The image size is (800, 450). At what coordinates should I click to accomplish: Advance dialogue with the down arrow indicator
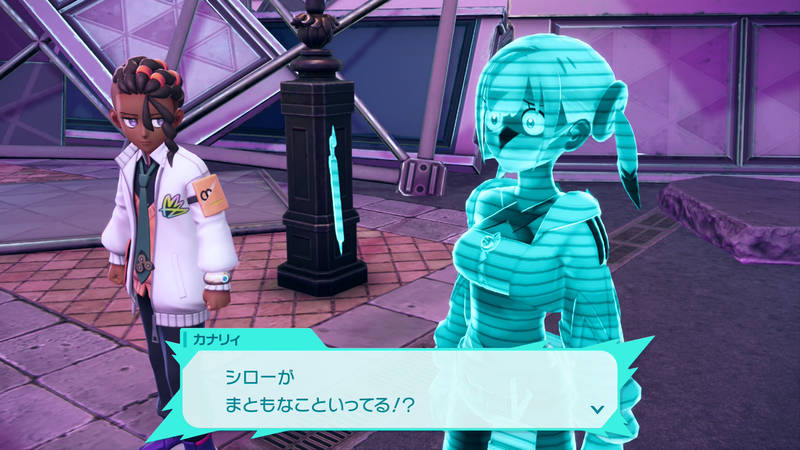pos(597,408)
